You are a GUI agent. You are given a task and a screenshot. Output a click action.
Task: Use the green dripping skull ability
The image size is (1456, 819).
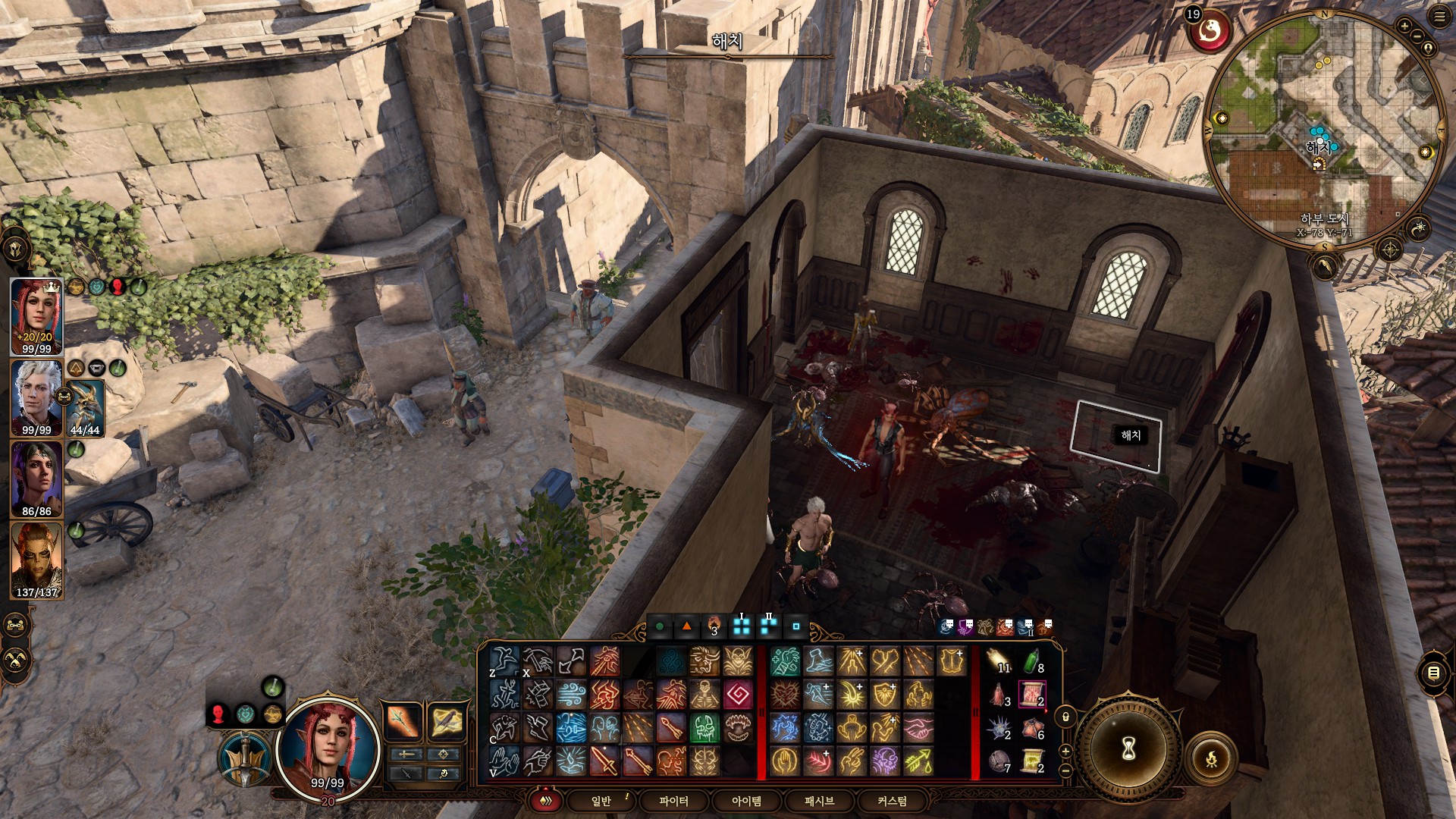(704, 728)
